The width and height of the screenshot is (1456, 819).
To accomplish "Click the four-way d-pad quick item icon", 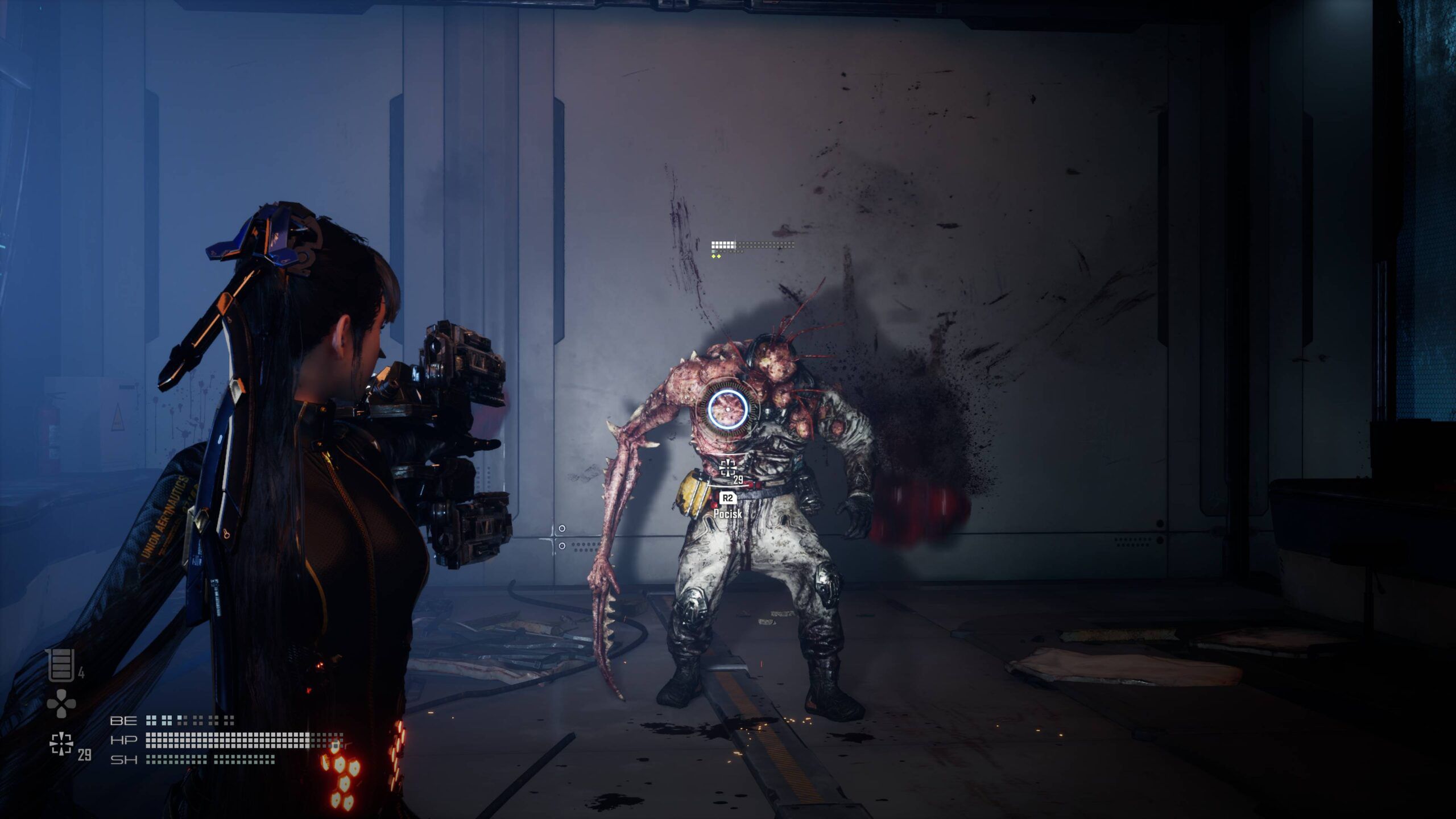I will 61,704.
